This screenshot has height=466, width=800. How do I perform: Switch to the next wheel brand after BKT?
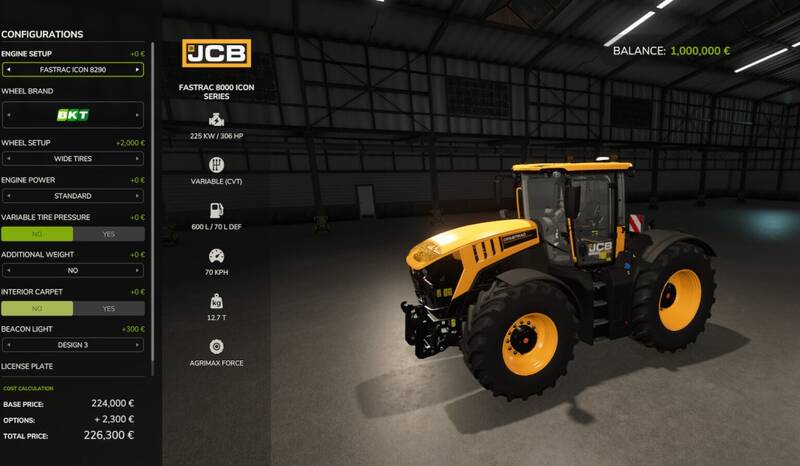[138, 115]
